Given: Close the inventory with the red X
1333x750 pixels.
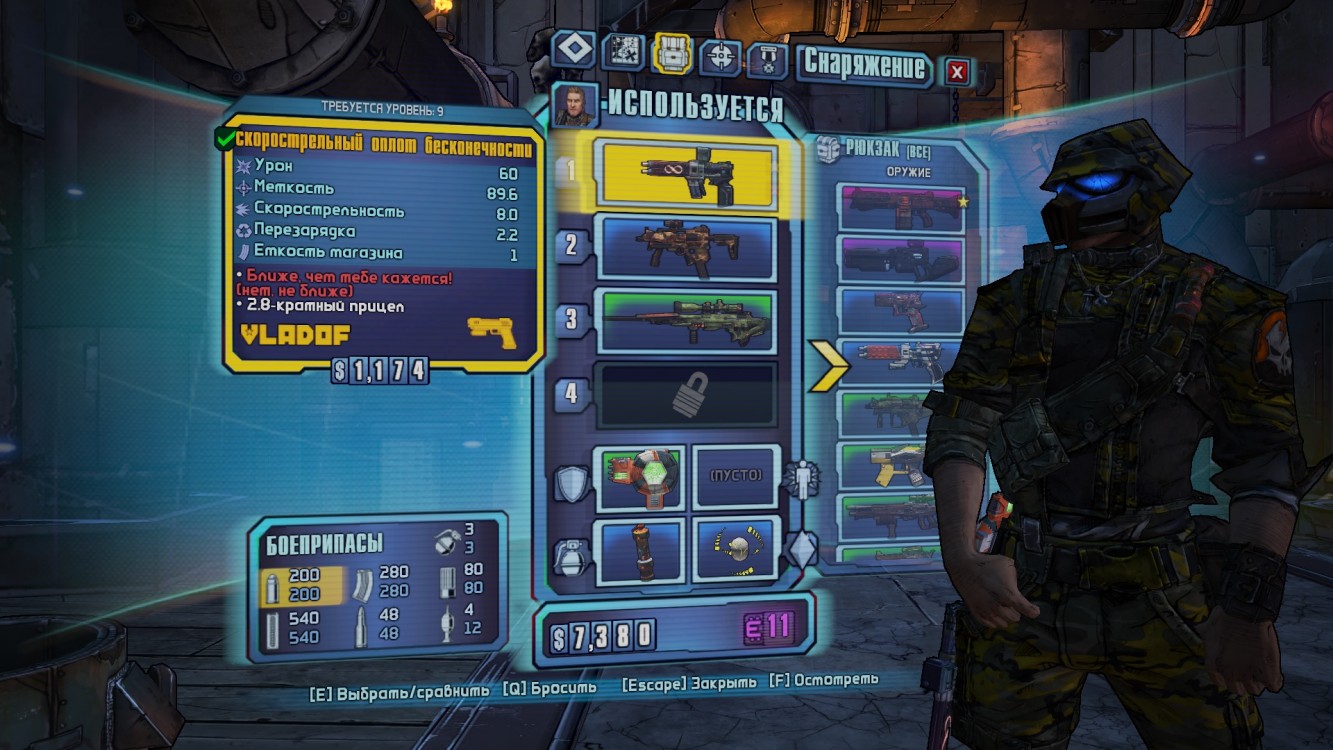Looking at the screenshot, I should (957, 71).
